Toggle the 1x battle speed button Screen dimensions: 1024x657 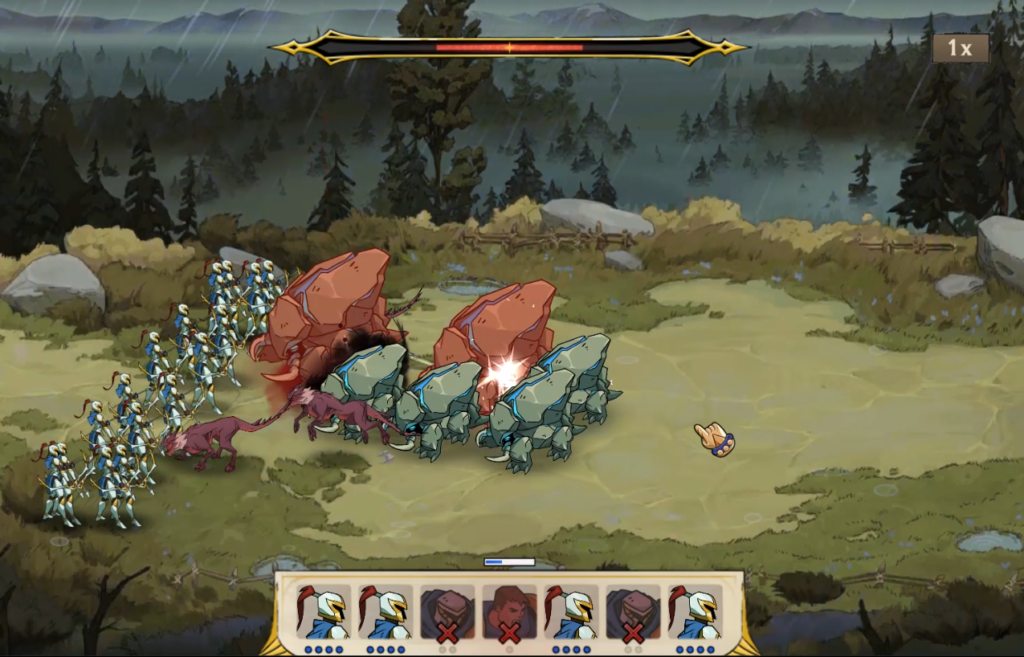(x=960, y=48)
